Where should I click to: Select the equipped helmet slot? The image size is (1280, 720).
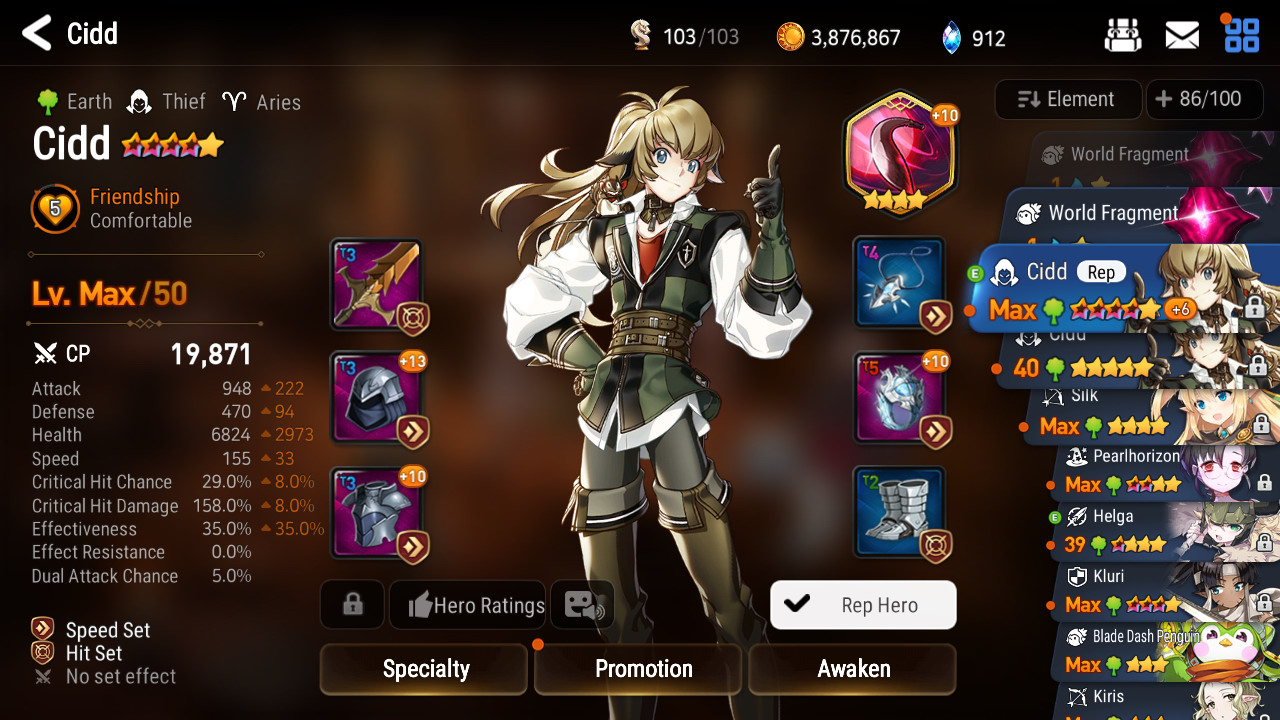click(x=376, y=398)
